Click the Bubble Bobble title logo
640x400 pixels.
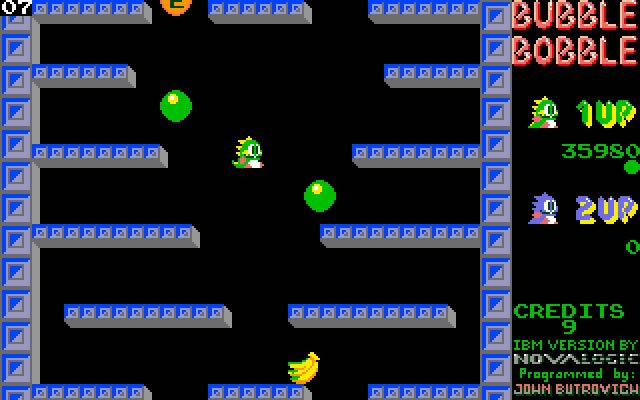(x=575, y=33)
